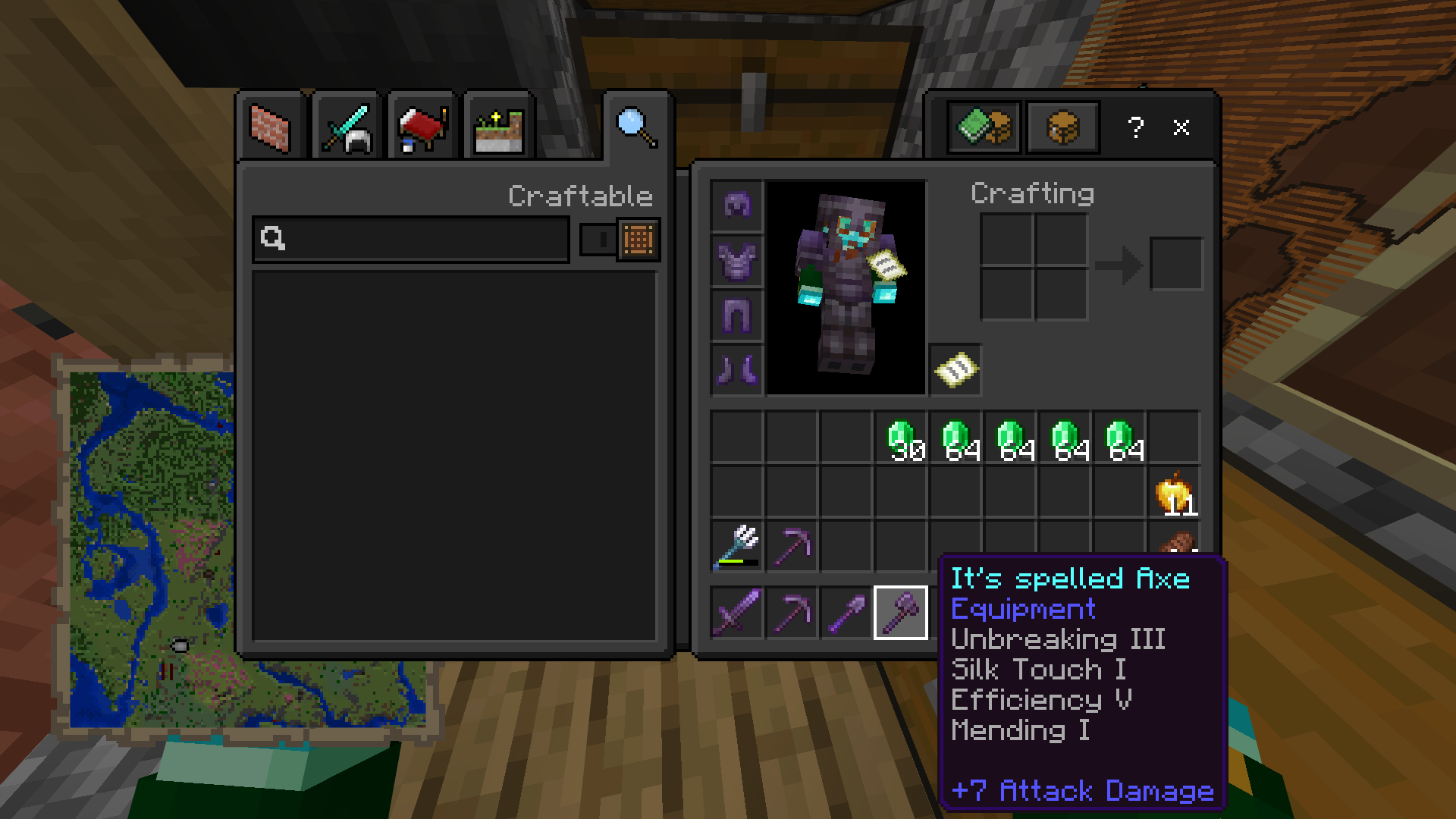Toggle the crafting table view button
This screenshot has height=819, width=1456.
1062,127
